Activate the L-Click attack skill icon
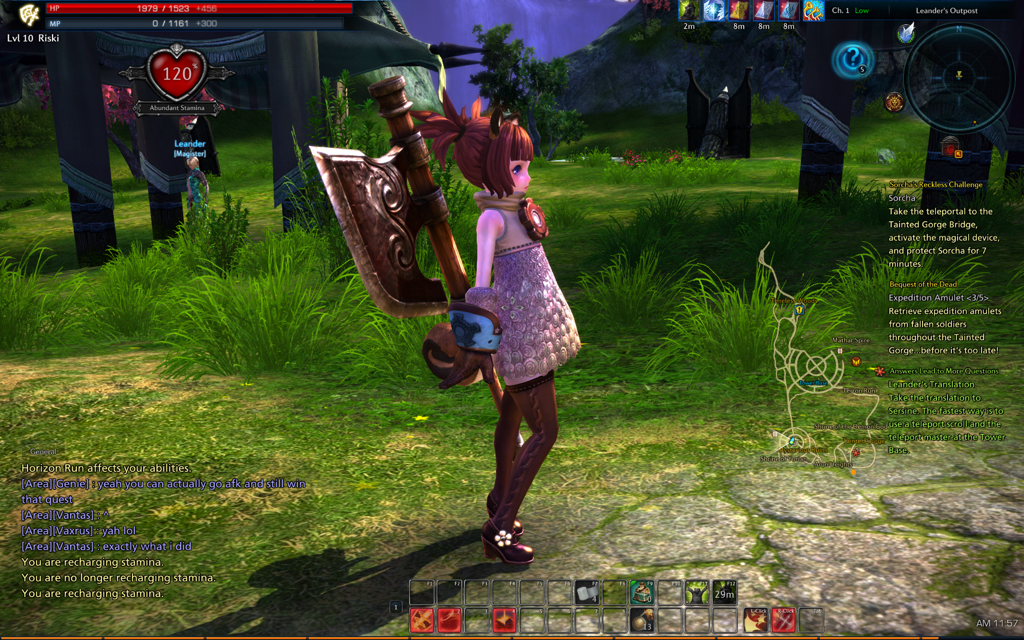The width and height of the screenshot is (1024, 640). 756,620
